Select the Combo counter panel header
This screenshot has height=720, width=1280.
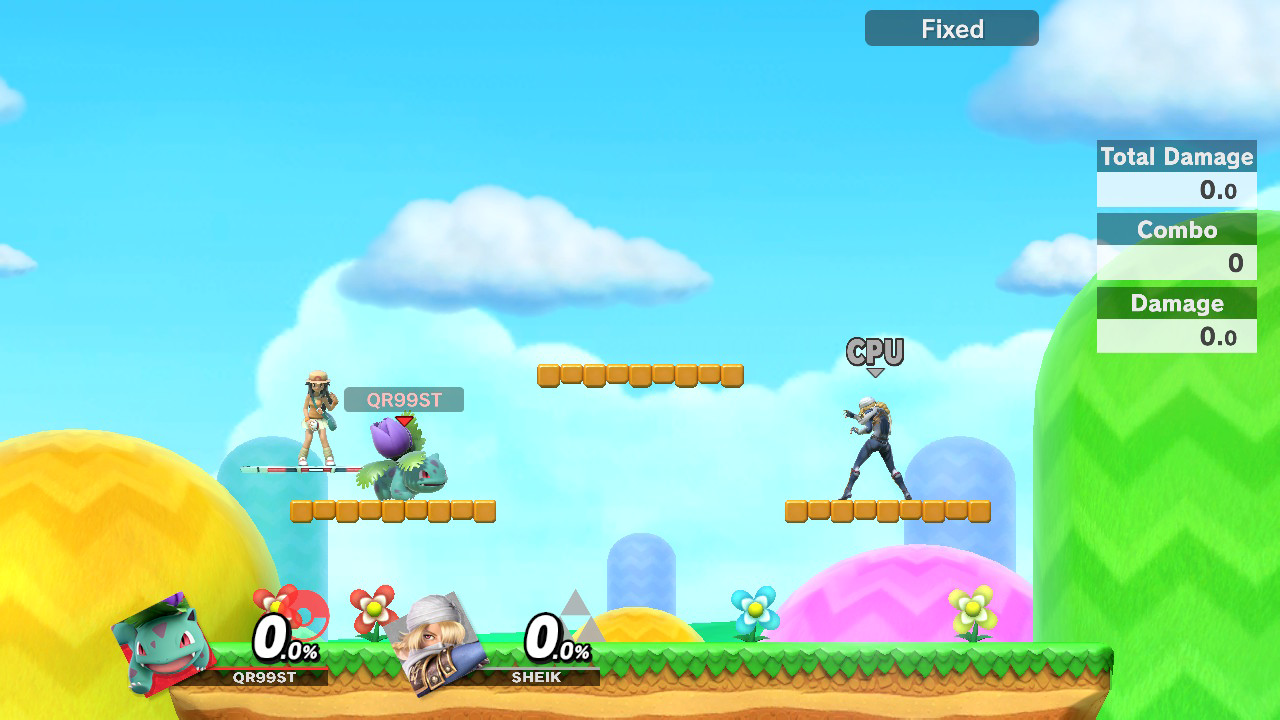1177,230
